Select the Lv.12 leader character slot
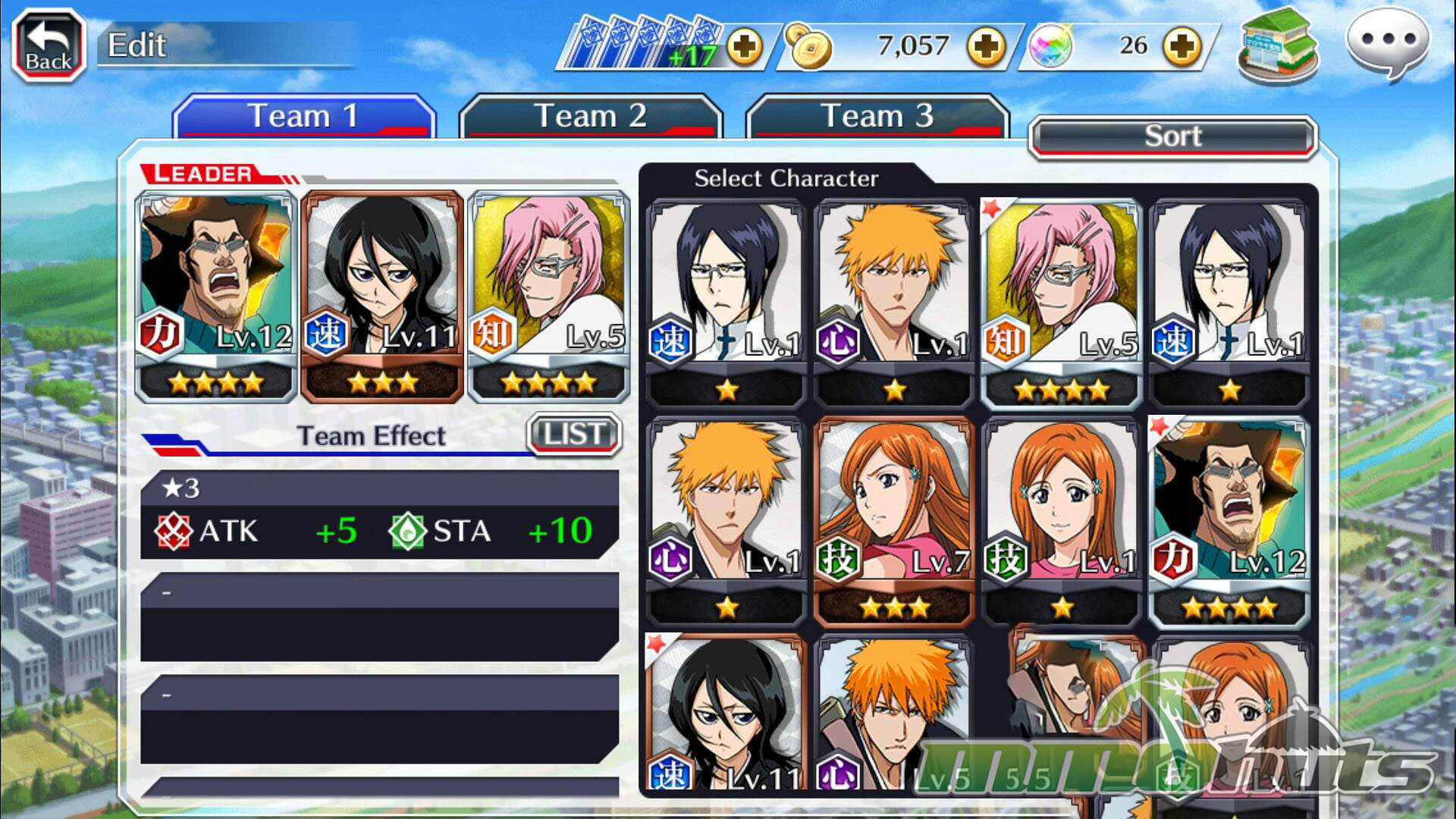1456x819 pixels. (x=215, y=296)
